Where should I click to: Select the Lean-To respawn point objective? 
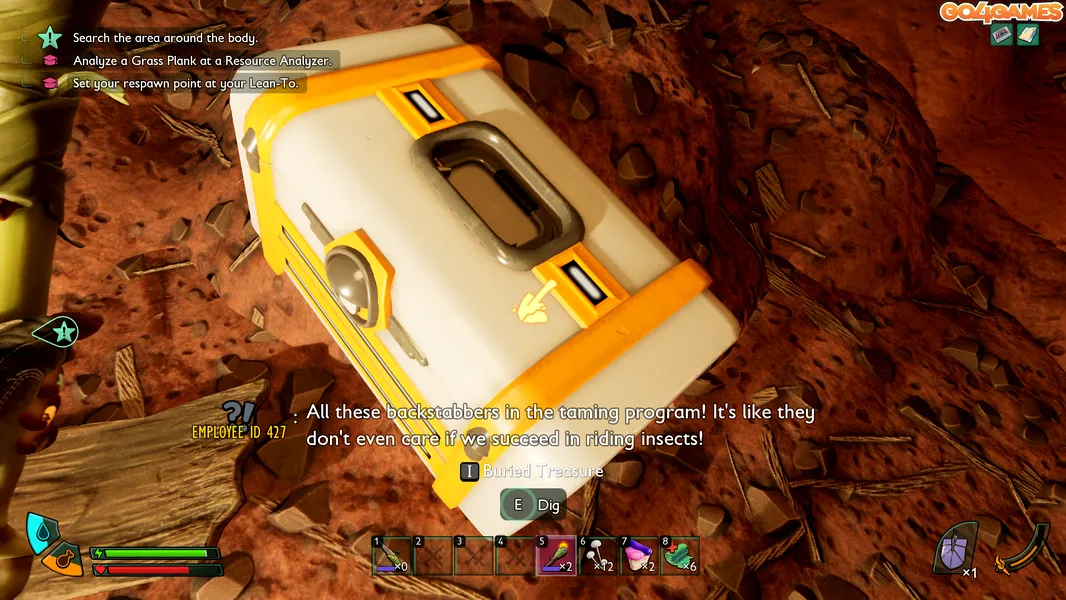click(x=185, y=84)
